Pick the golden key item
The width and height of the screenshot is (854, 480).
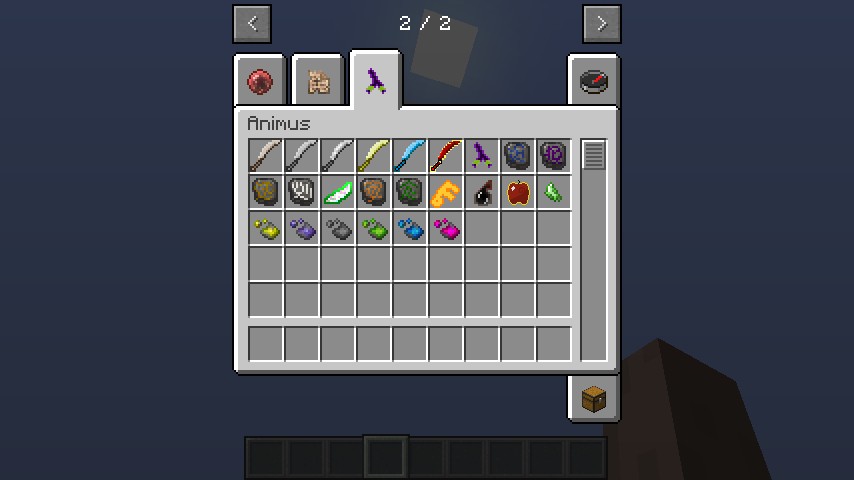446,192
